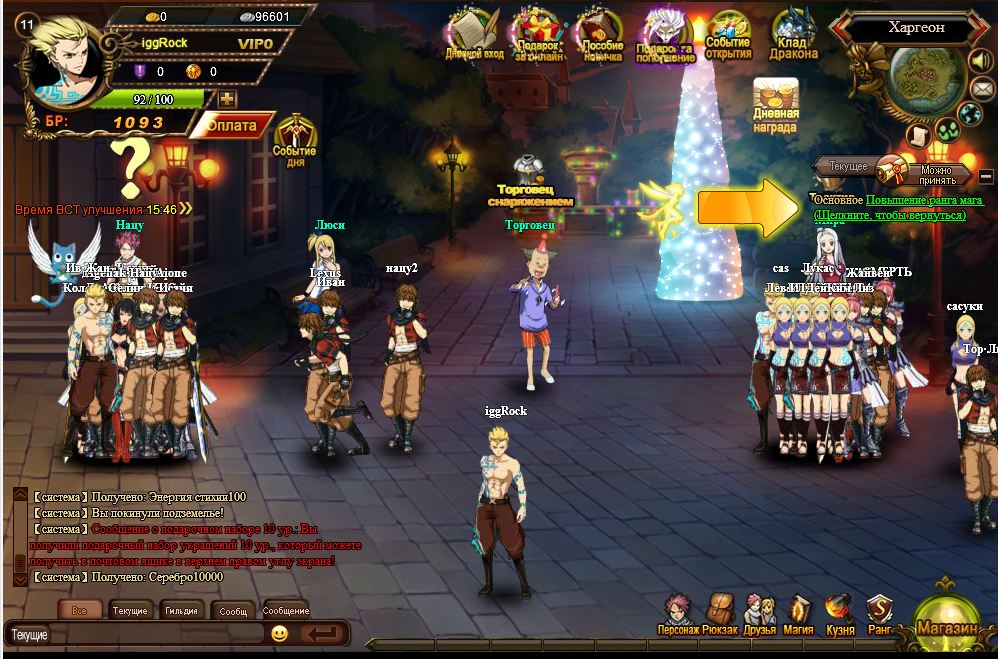This screenshot has width=998, height=659.
Task: Open the Дневной вход daily login icon
Action: click(474, 35)
